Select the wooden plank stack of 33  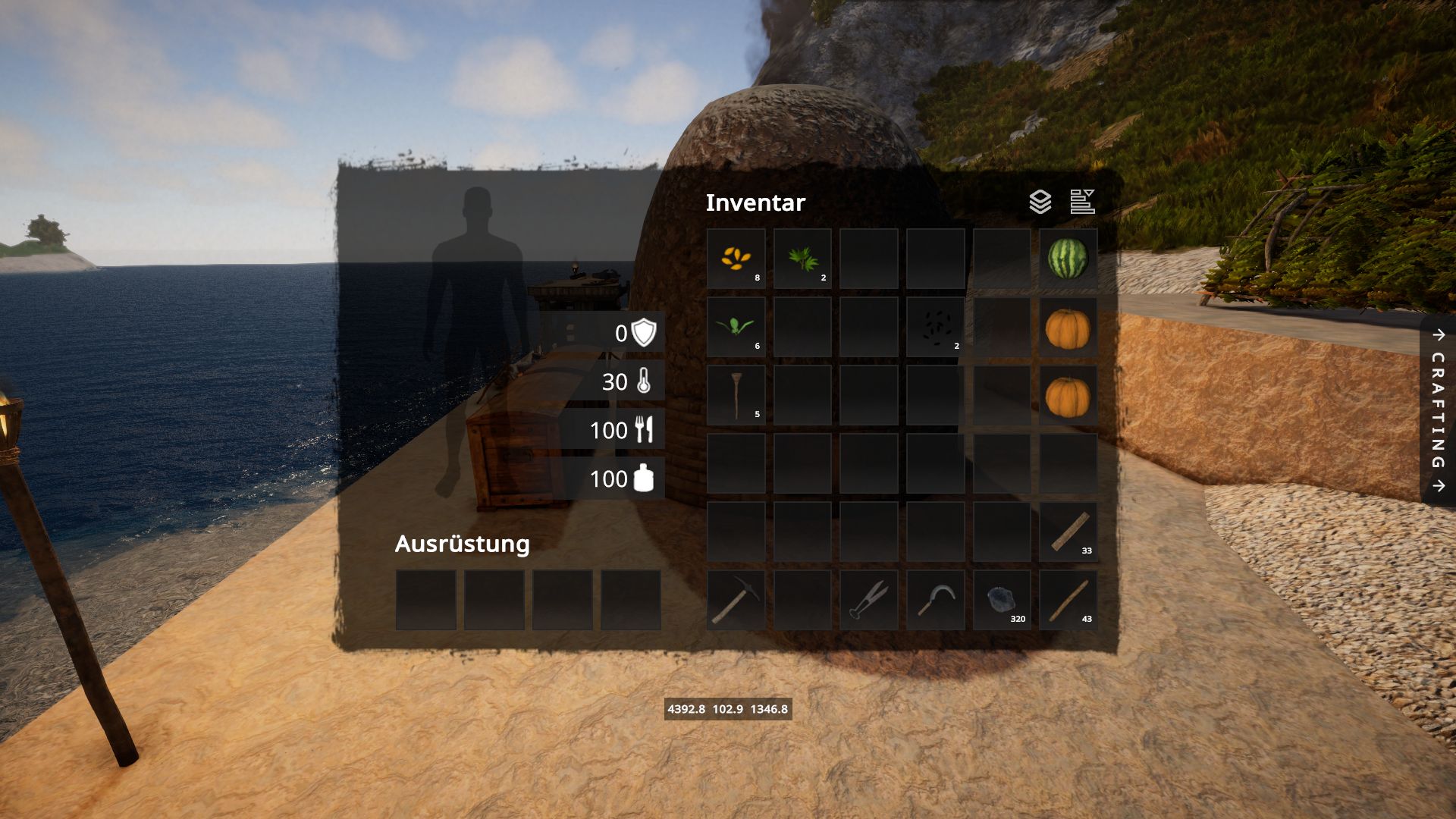pos(1068,532)
